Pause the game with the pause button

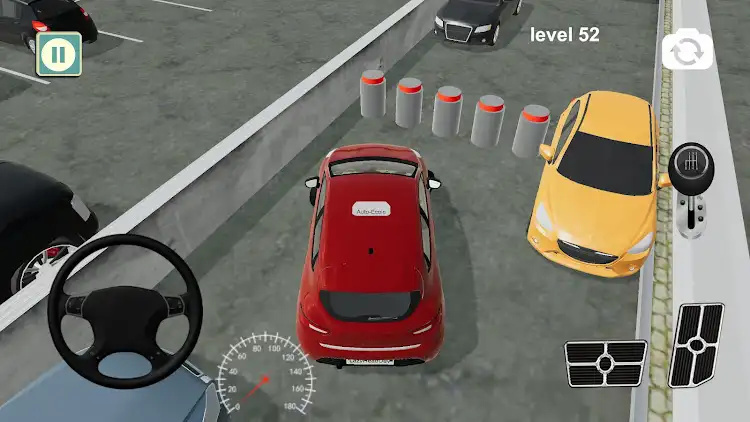coord(58,54)
